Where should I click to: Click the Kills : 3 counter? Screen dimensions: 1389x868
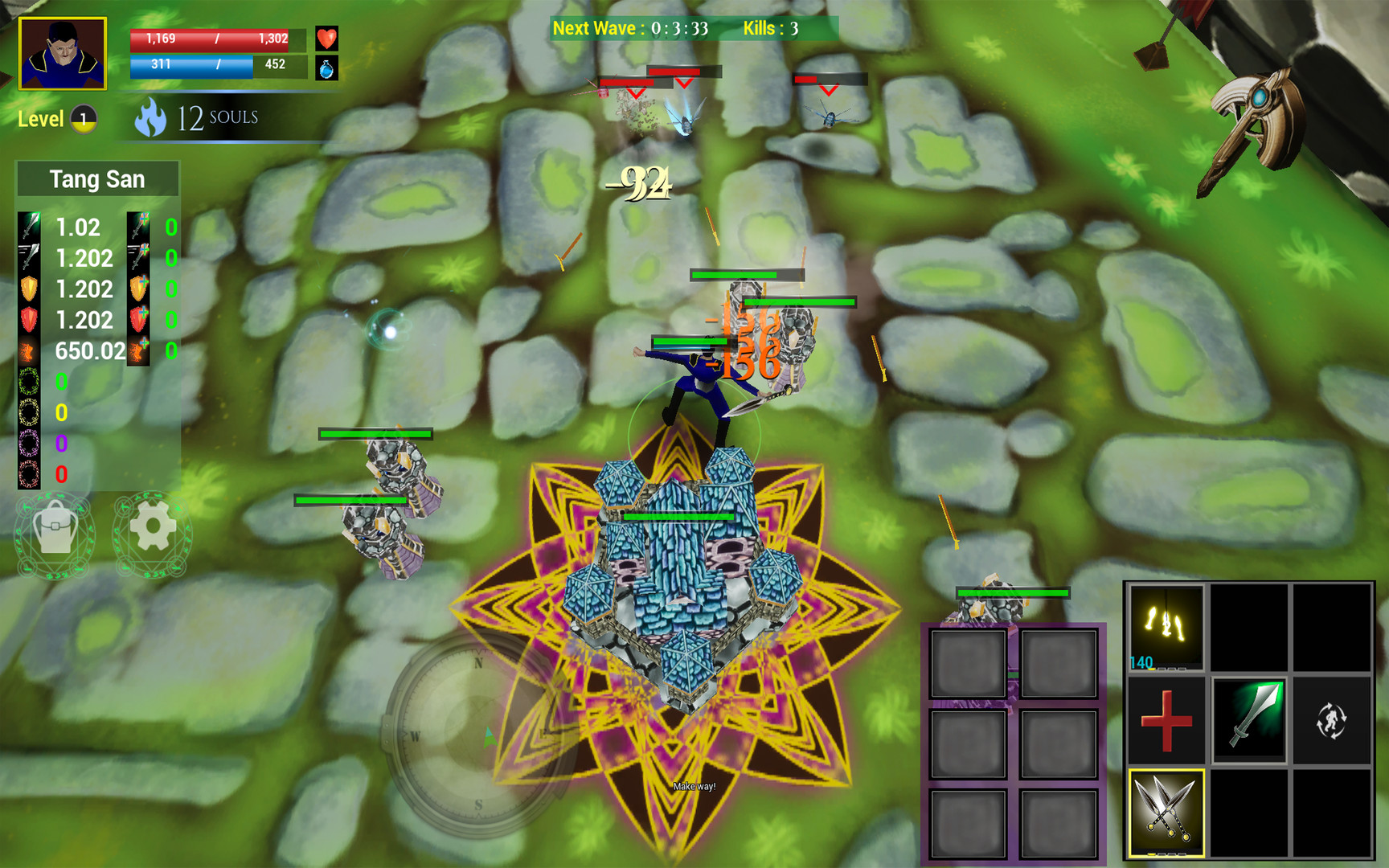(x=768, y=29)
